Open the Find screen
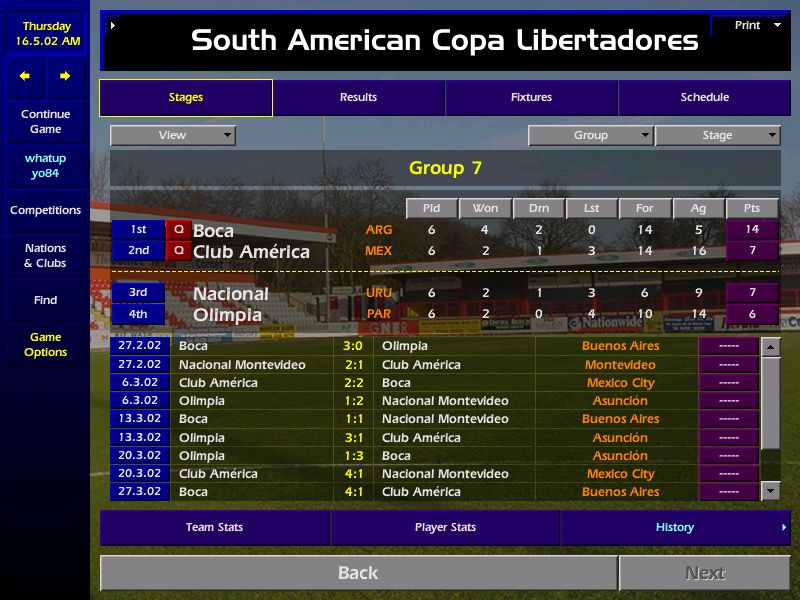This screenshot has height=600, width=800. coord(45,300)
